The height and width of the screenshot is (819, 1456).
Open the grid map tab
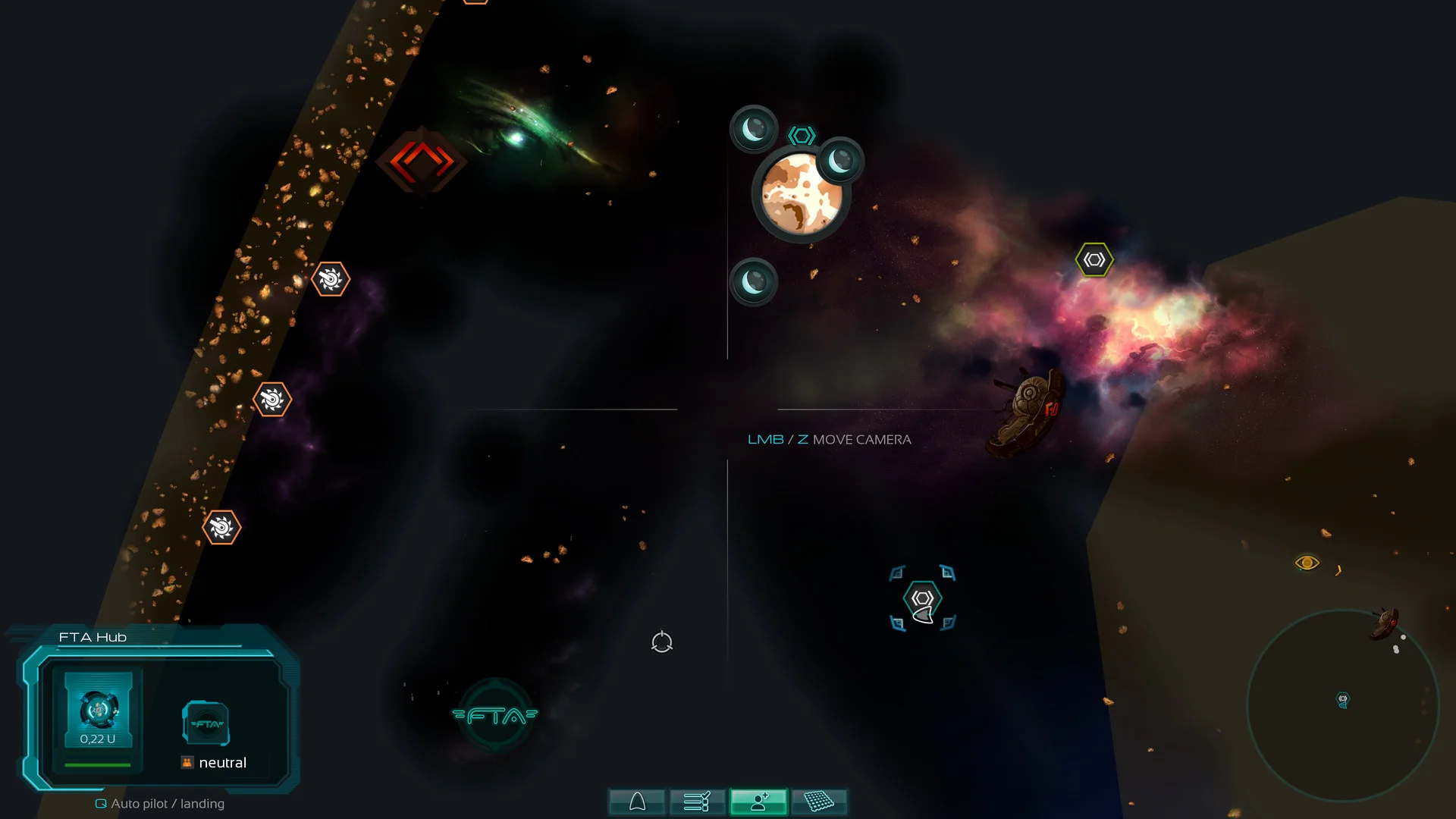tap(819, 802)
